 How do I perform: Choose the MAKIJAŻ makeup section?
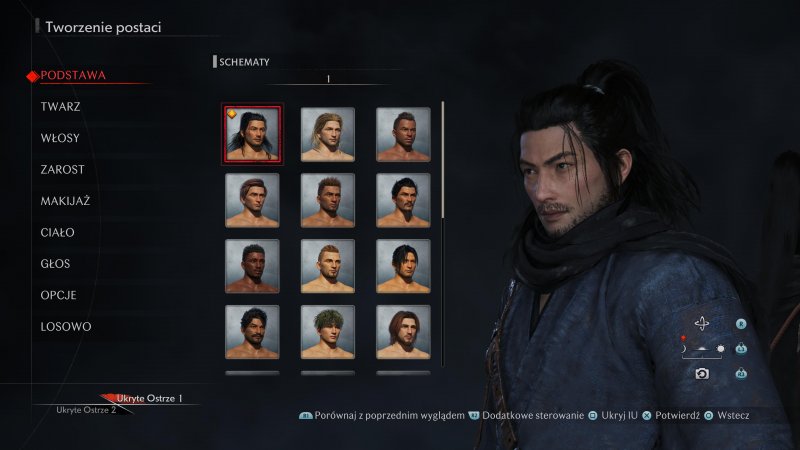(x=65, y=201)
